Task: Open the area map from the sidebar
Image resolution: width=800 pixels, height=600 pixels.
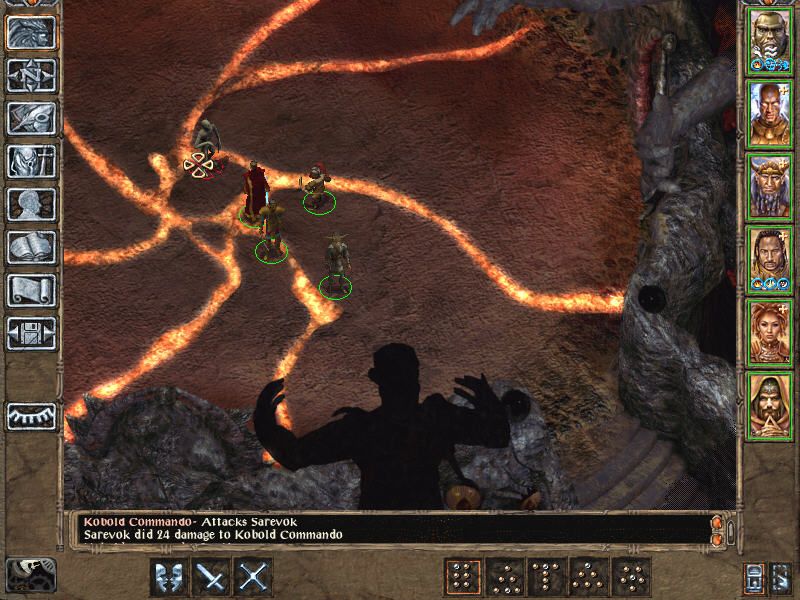Action: click(31, 75)
